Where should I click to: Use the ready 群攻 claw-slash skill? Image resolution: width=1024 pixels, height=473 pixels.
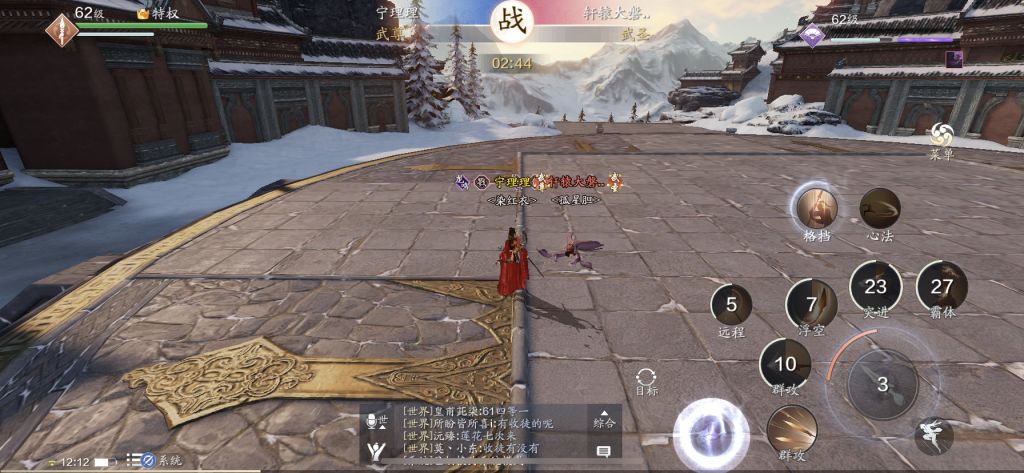(792, 430)
